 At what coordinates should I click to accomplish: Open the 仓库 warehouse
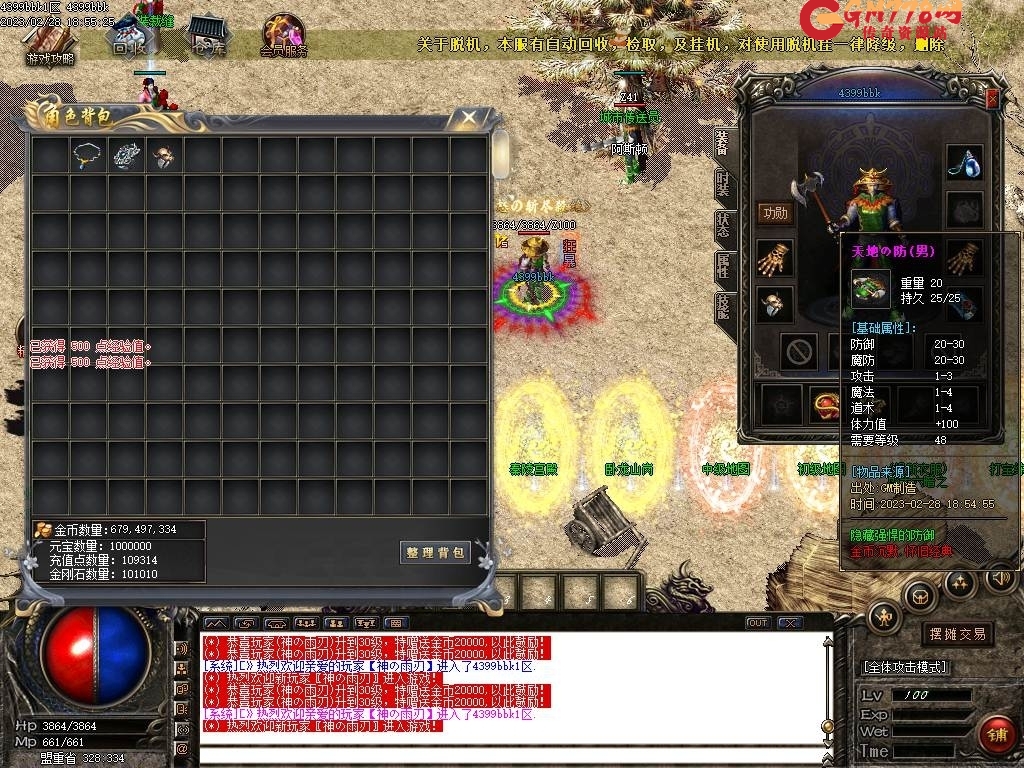pyautogui.click(x=209, y=36)
